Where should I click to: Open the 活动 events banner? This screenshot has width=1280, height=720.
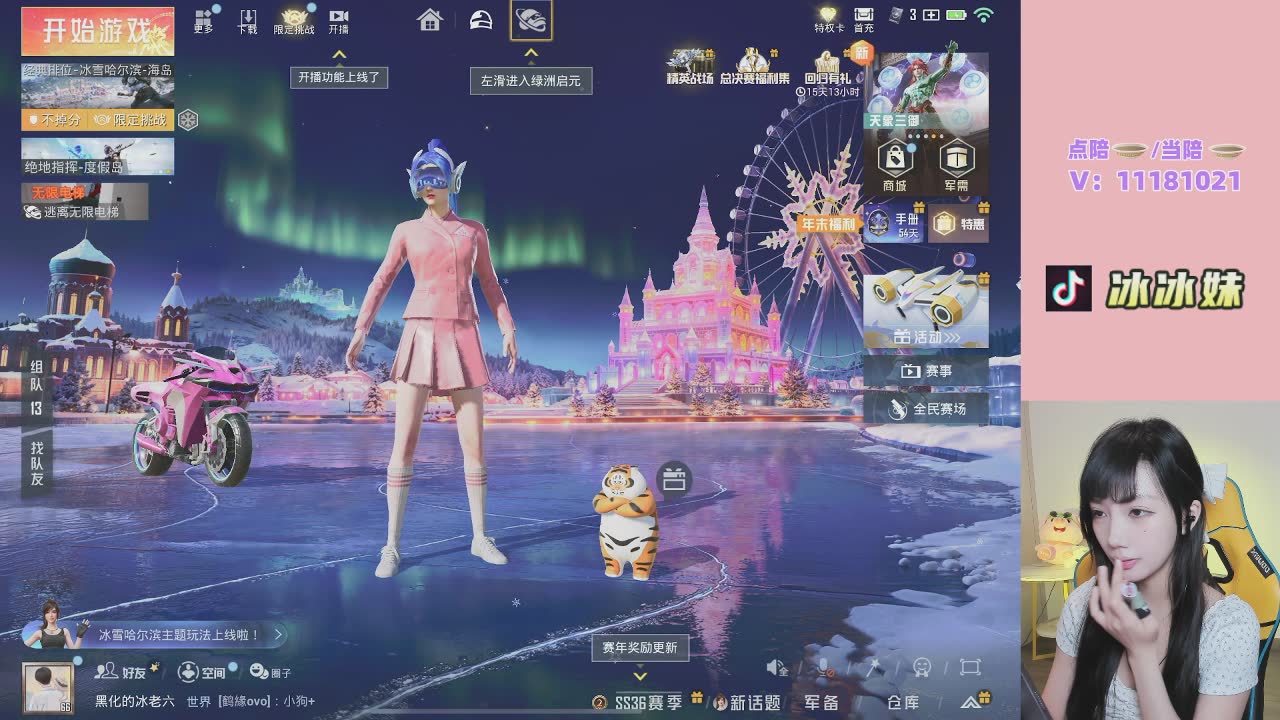(x=926, y=309)
